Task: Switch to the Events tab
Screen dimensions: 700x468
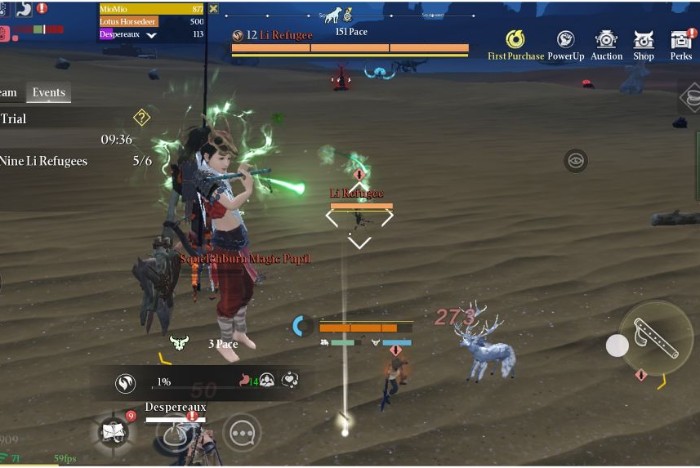Action: click(48, 92)
